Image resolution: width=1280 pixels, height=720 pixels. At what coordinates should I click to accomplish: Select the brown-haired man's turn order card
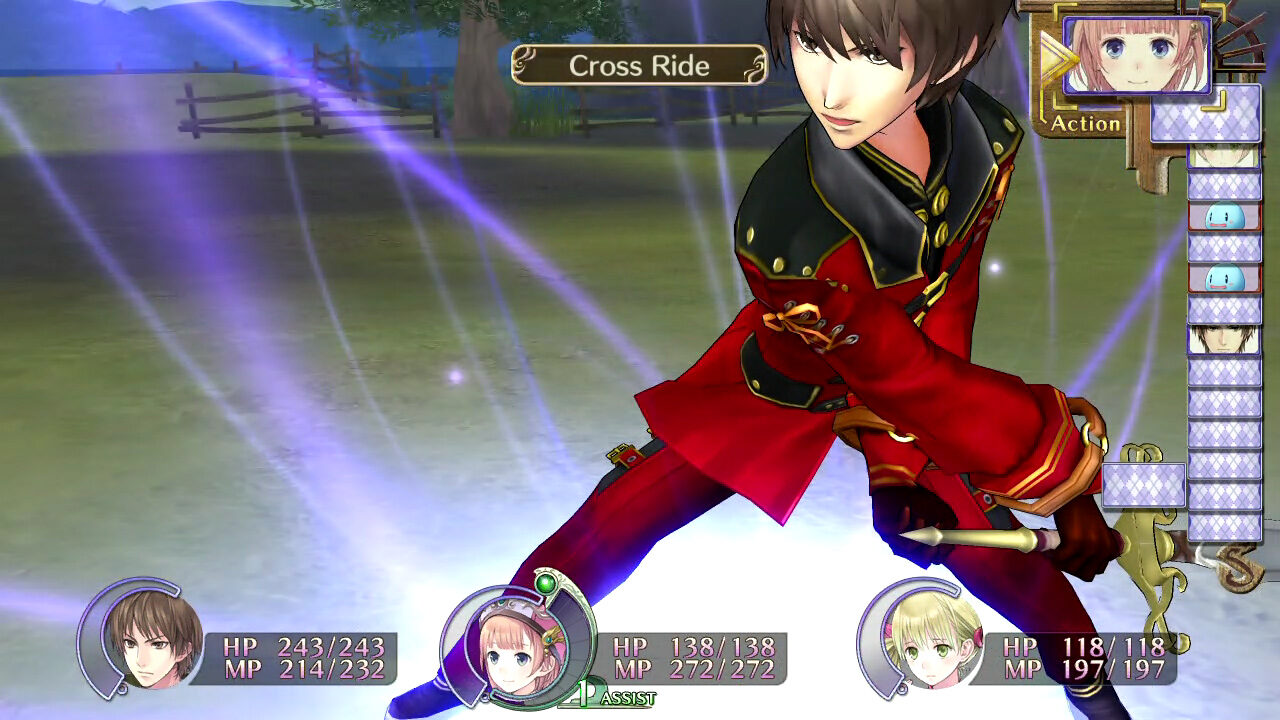[1224, 340]
